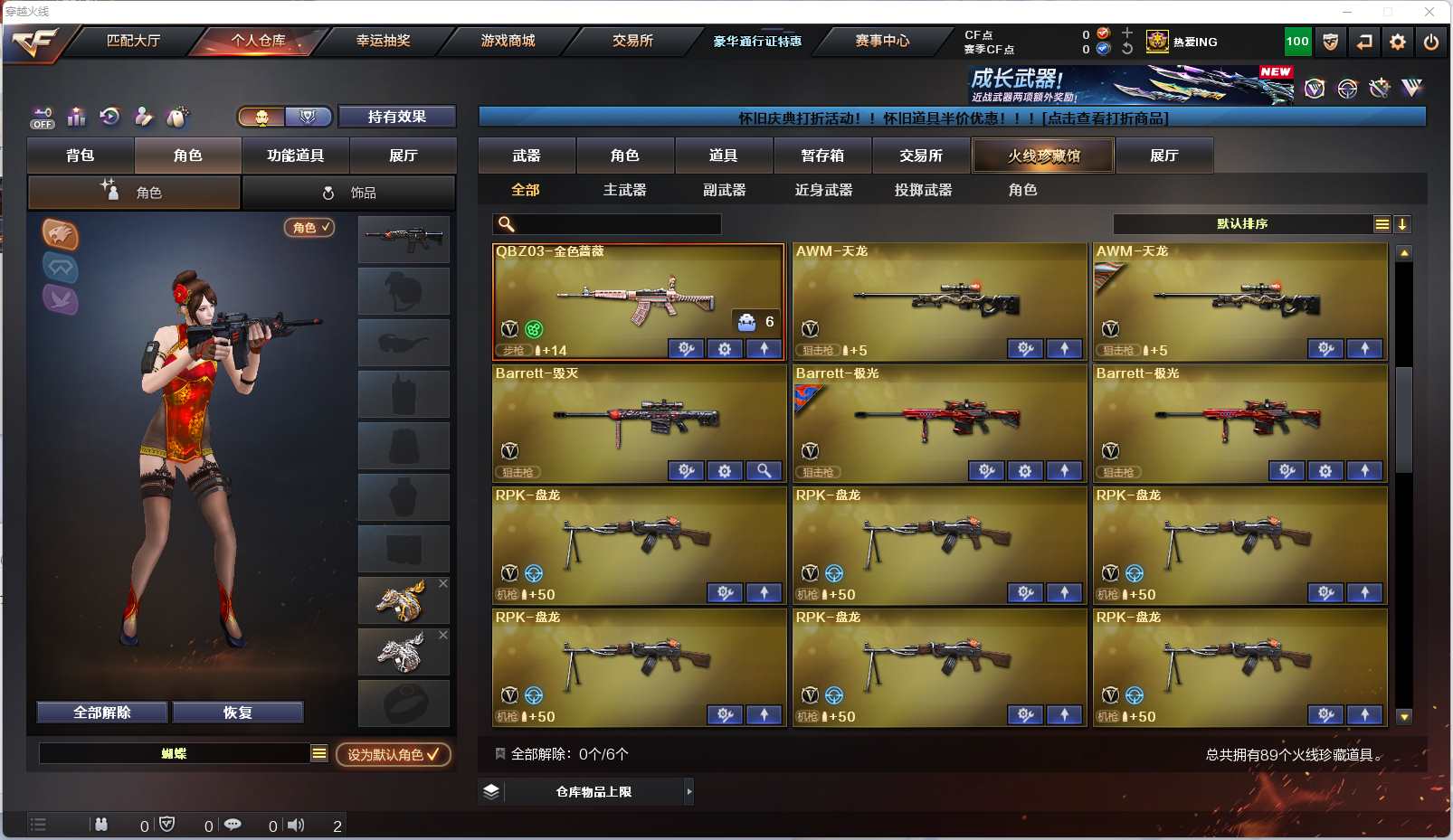Go to the 幸运抽奖 lucky draw page
This screenshot has width=1453, height=840.
pyautogui.click(x=383, y=41)
